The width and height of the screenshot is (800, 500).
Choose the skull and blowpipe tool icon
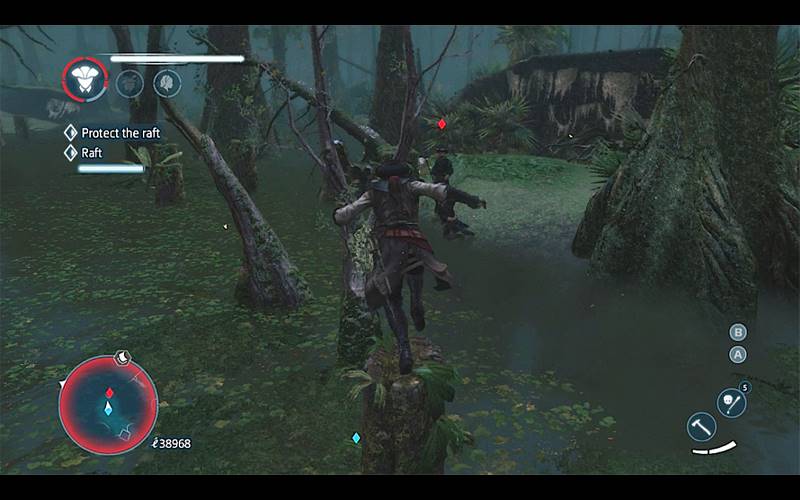[731, 402]
